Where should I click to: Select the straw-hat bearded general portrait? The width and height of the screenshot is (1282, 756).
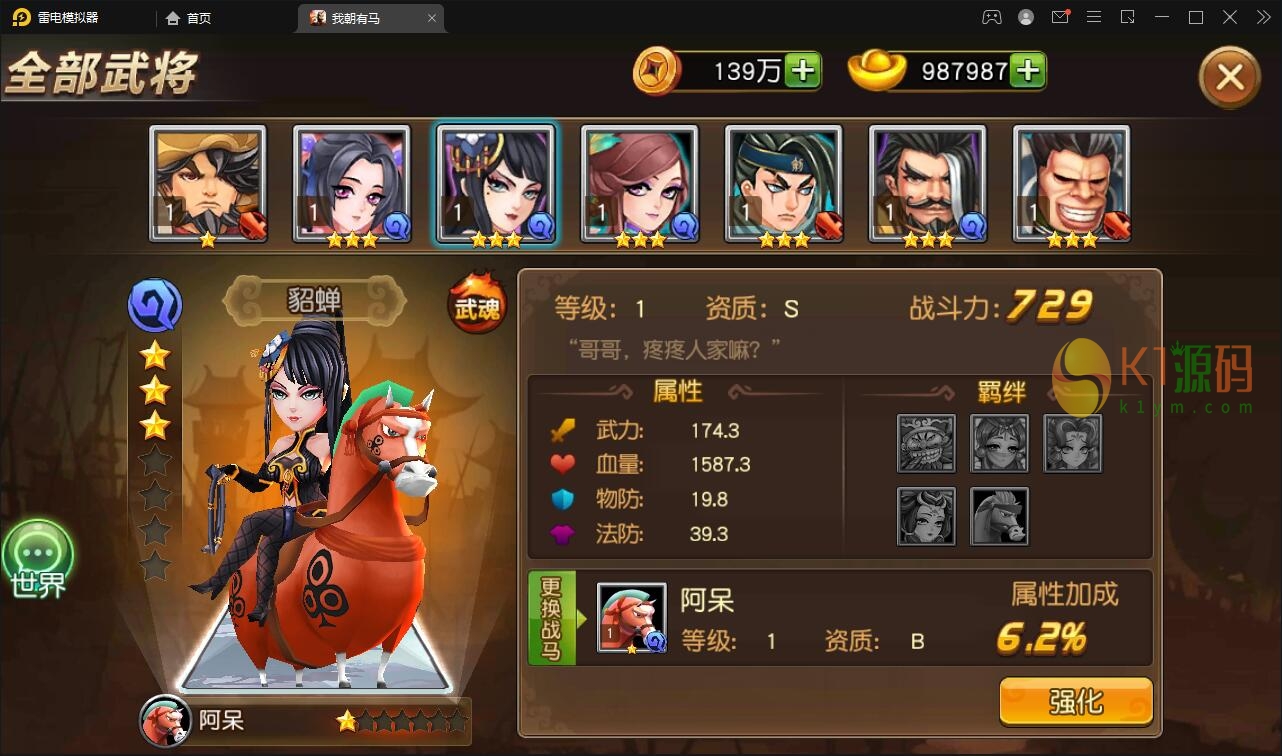click(208, 184)
